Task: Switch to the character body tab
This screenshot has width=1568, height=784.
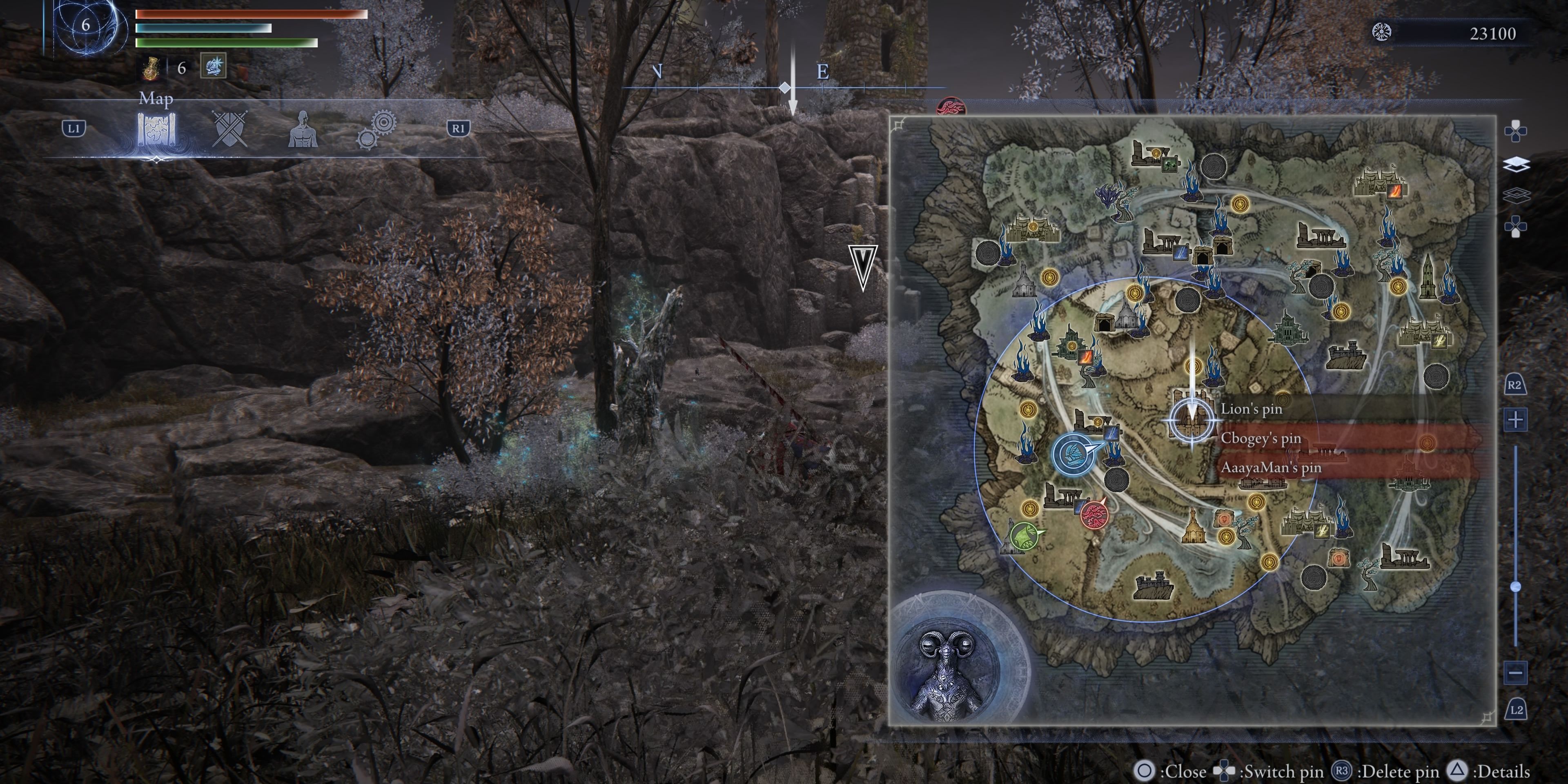Action: pos(303,129)
